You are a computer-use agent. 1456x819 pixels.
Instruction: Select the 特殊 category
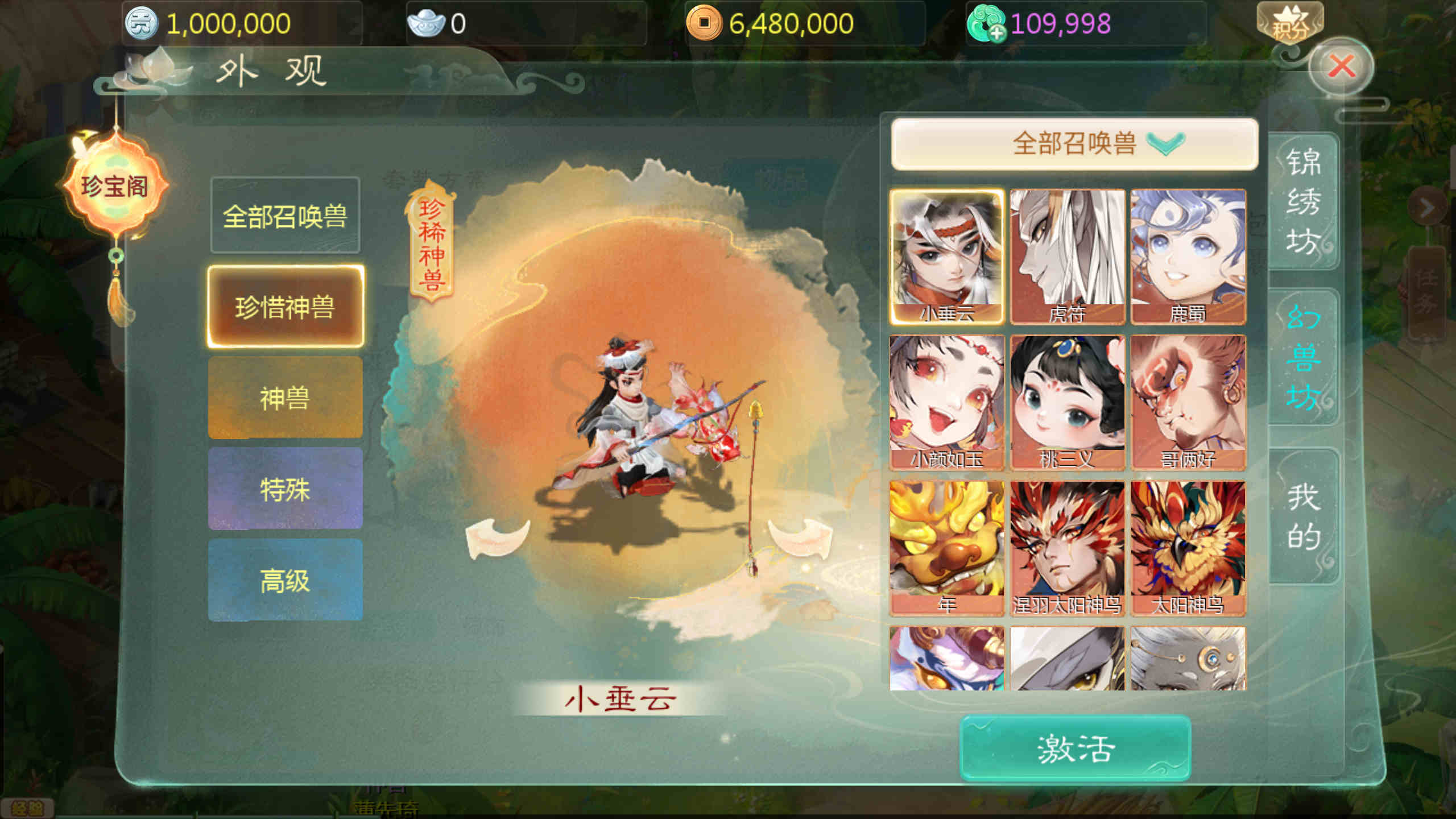tap(285, 489)
